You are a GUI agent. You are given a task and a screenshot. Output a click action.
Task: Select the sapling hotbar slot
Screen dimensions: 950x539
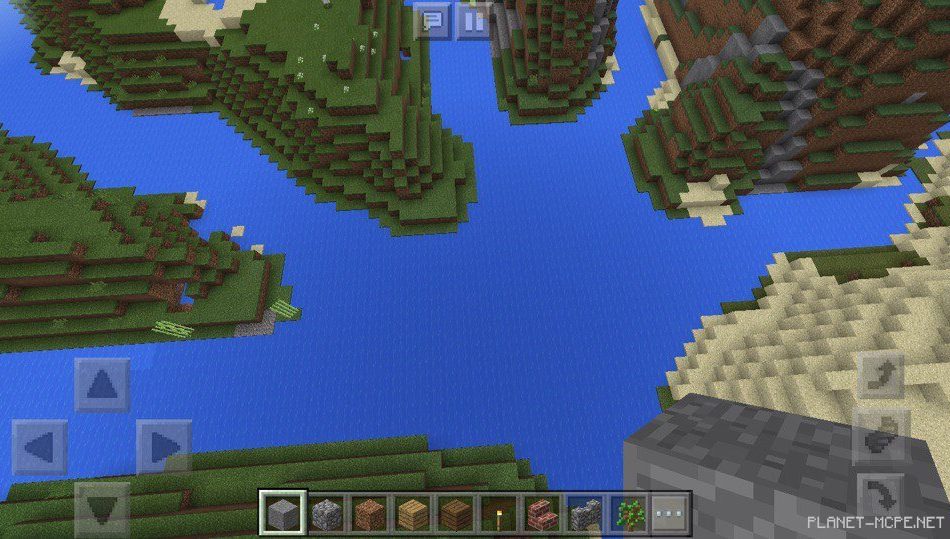(x=627, y=514)
